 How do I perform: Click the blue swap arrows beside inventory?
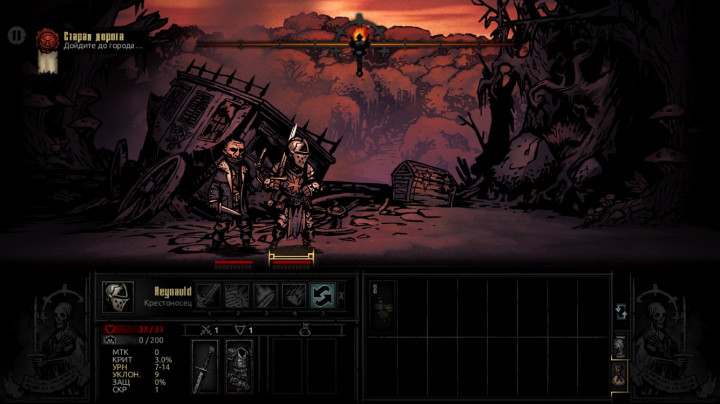pos(620,312)
